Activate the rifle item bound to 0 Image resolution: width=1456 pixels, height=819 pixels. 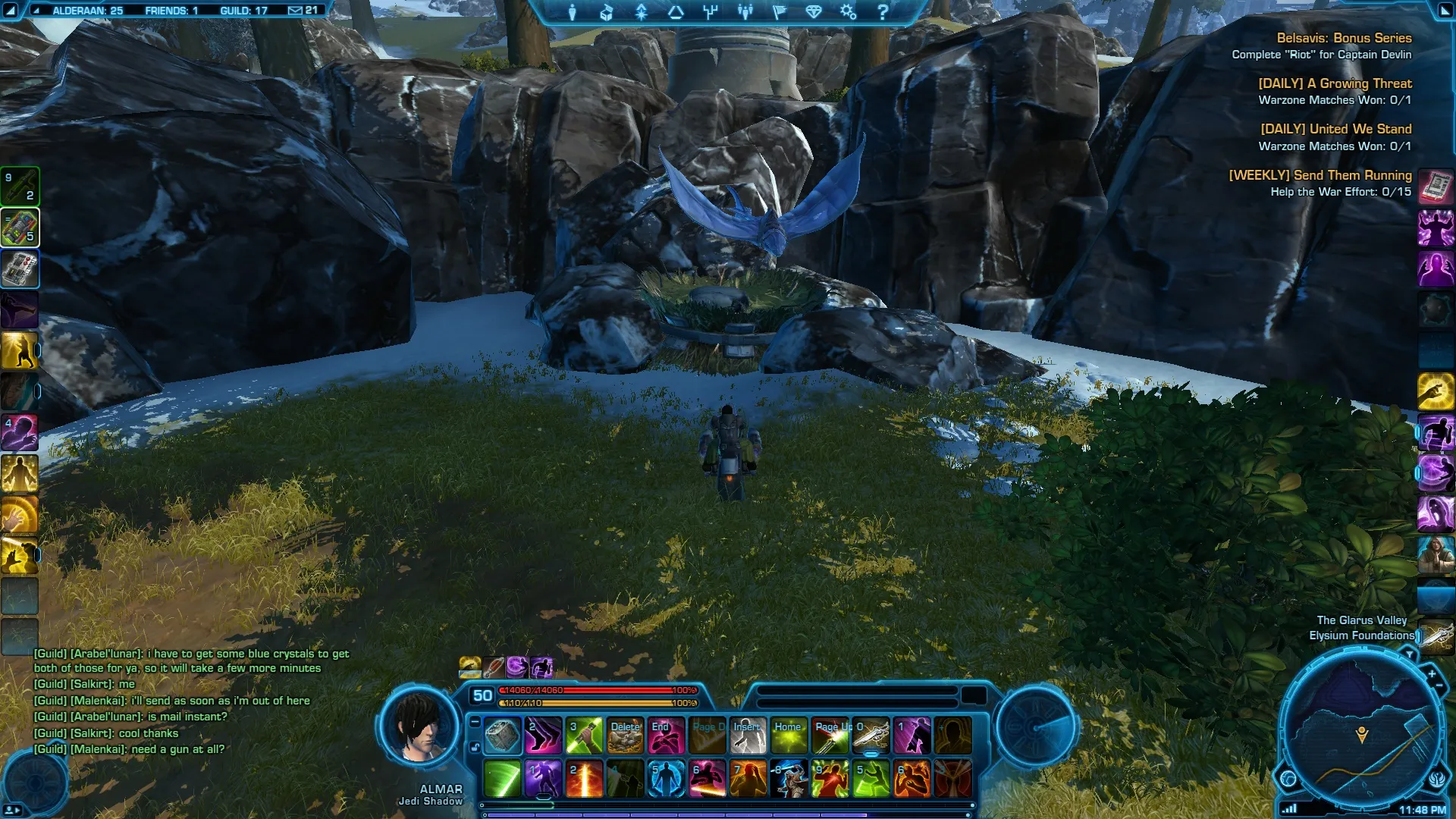click(871, 736)
